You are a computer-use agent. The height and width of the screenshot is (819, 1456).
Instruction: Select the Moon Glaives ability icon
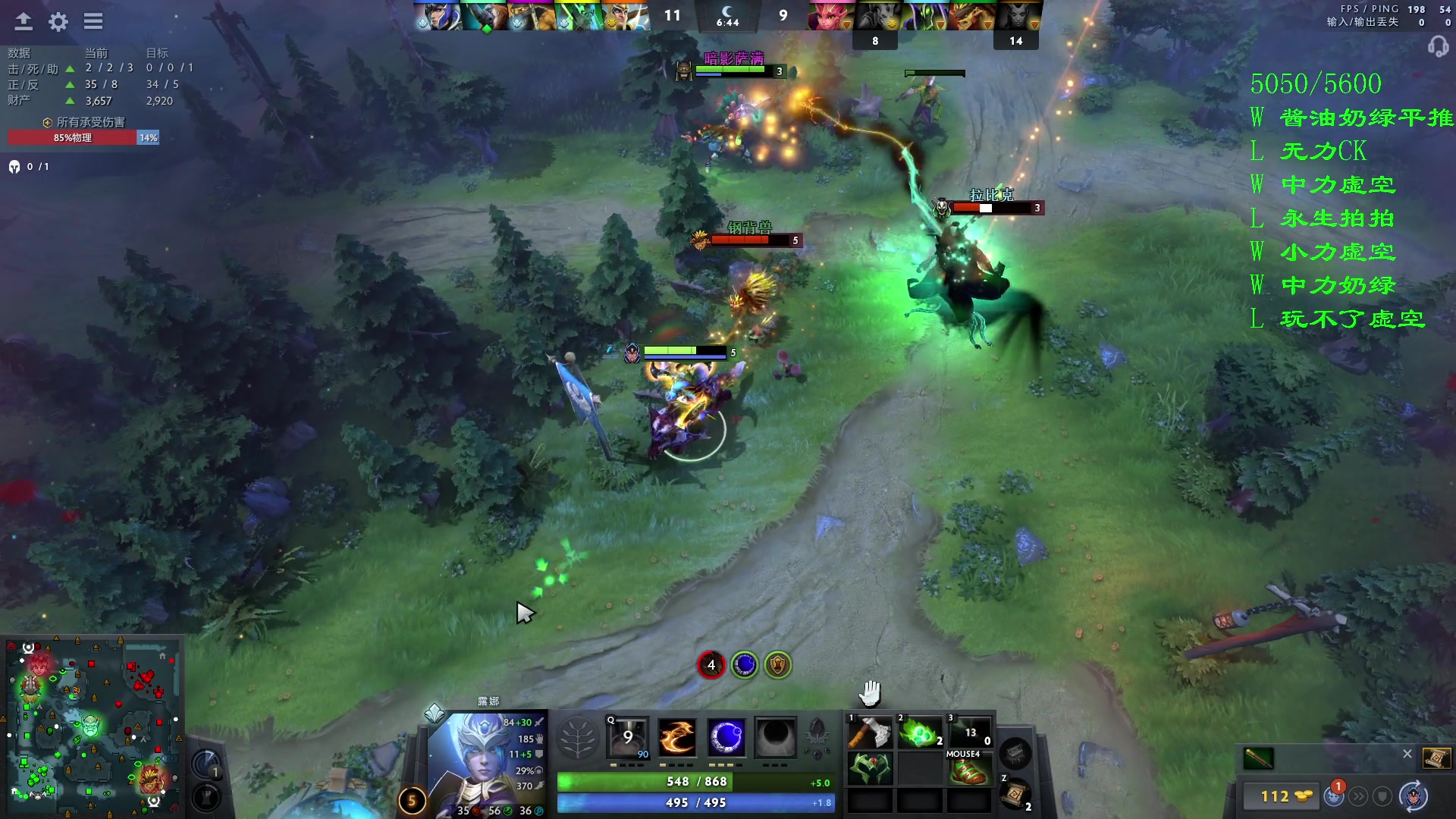point(677,737)
